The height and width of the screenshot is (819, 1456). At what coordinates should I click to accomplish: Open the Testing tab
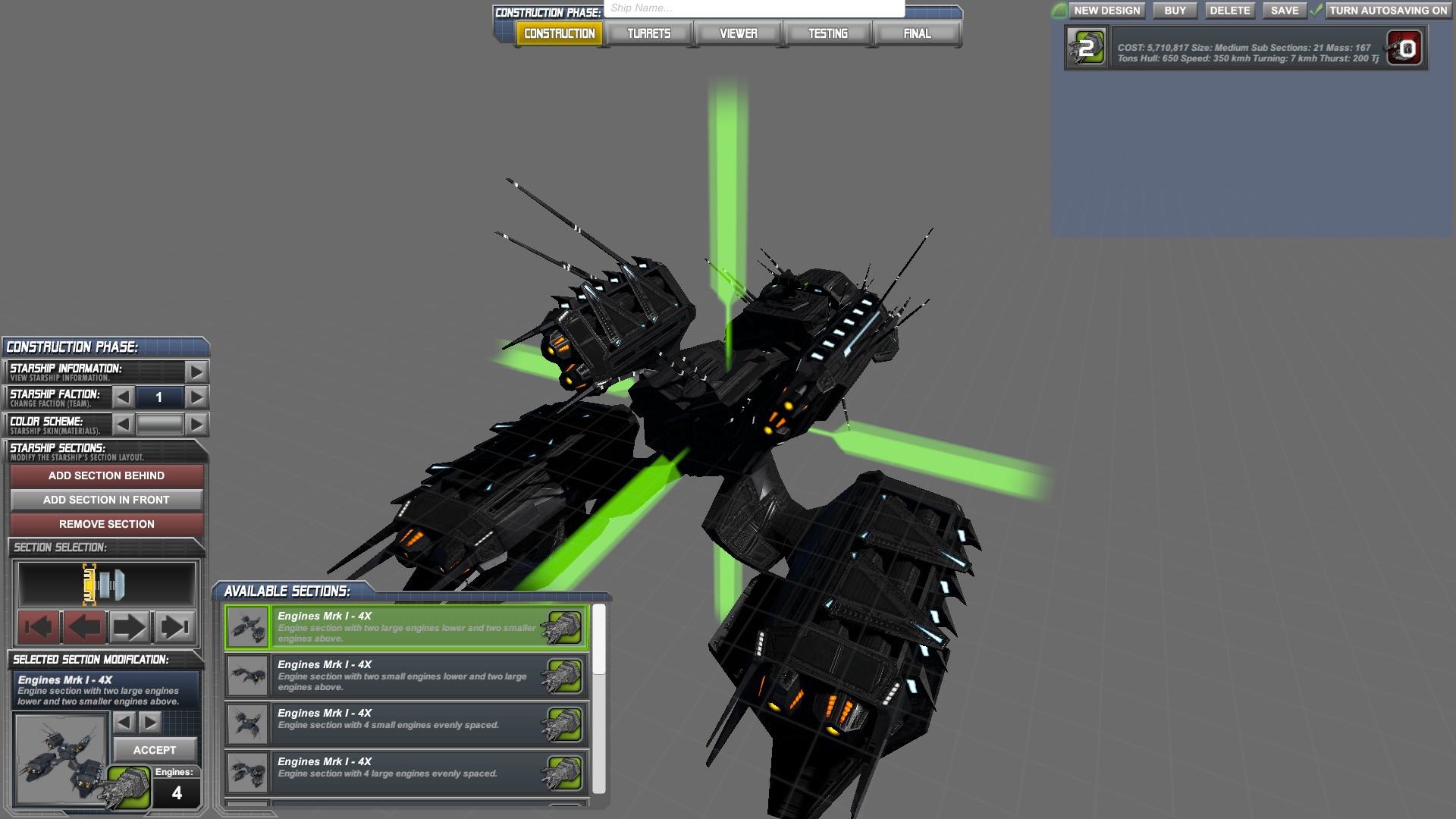(x=827, y=33)
